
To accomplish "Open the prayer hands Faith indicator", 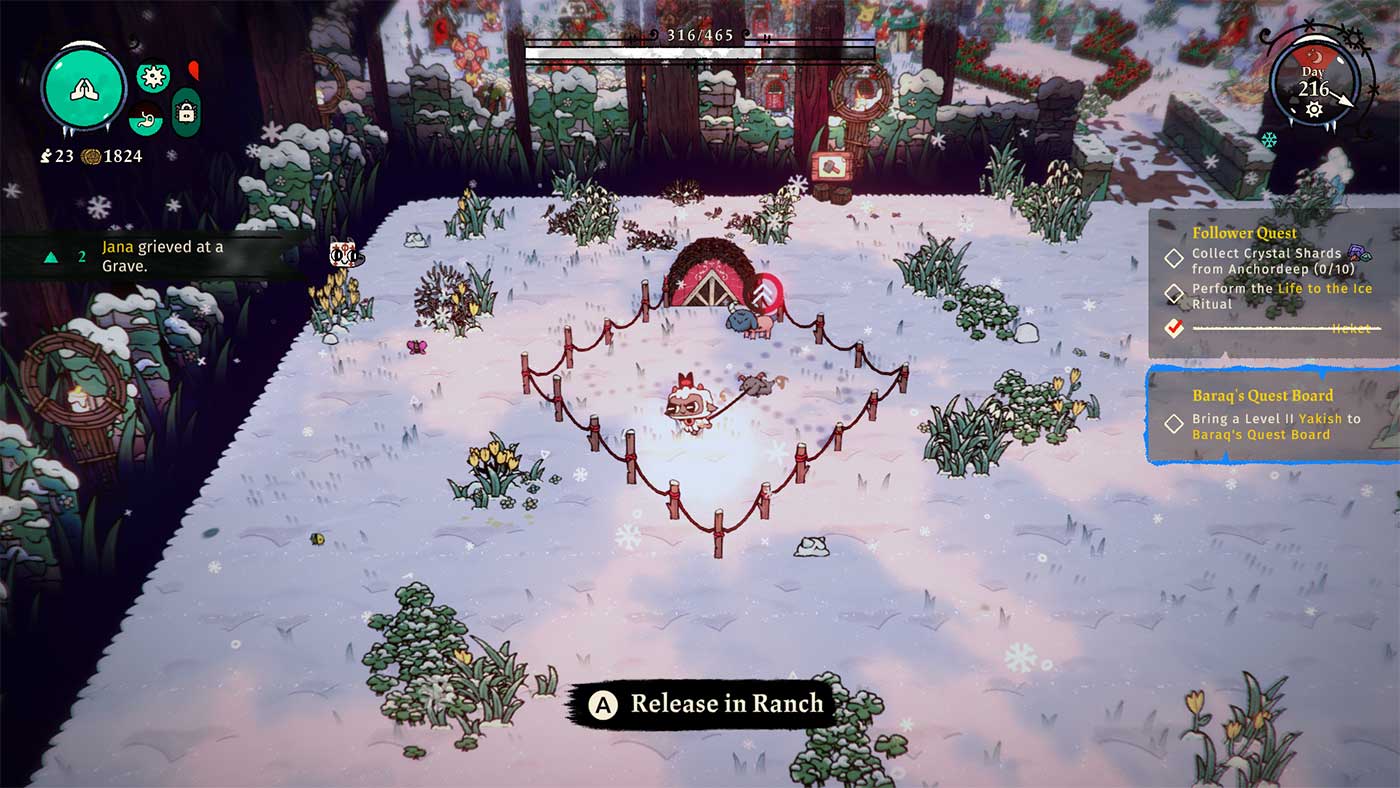I will coord(85,89).
